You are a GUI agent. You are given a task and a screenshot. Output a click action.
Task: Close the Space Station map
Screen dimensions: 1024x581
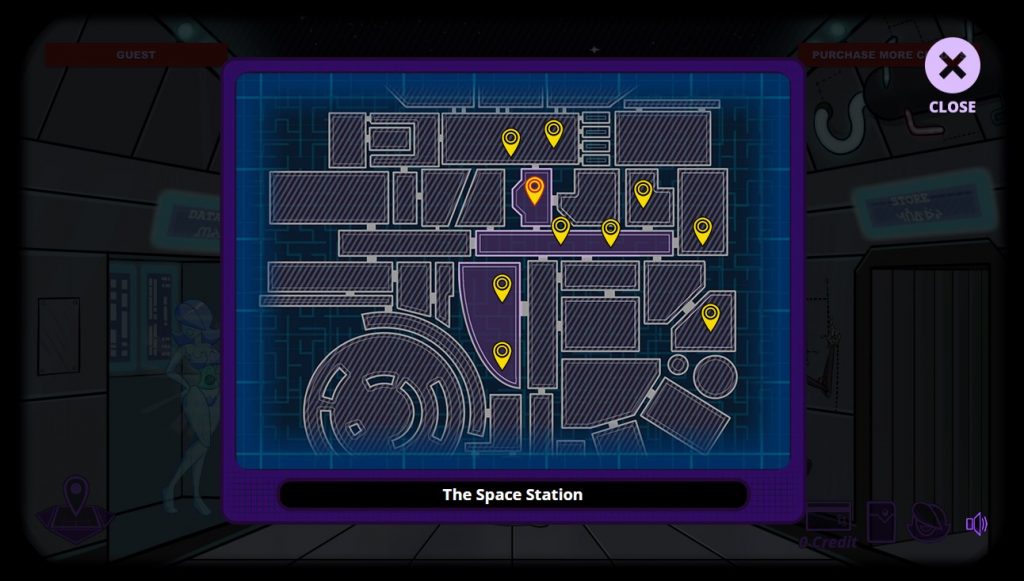[952, 67]
